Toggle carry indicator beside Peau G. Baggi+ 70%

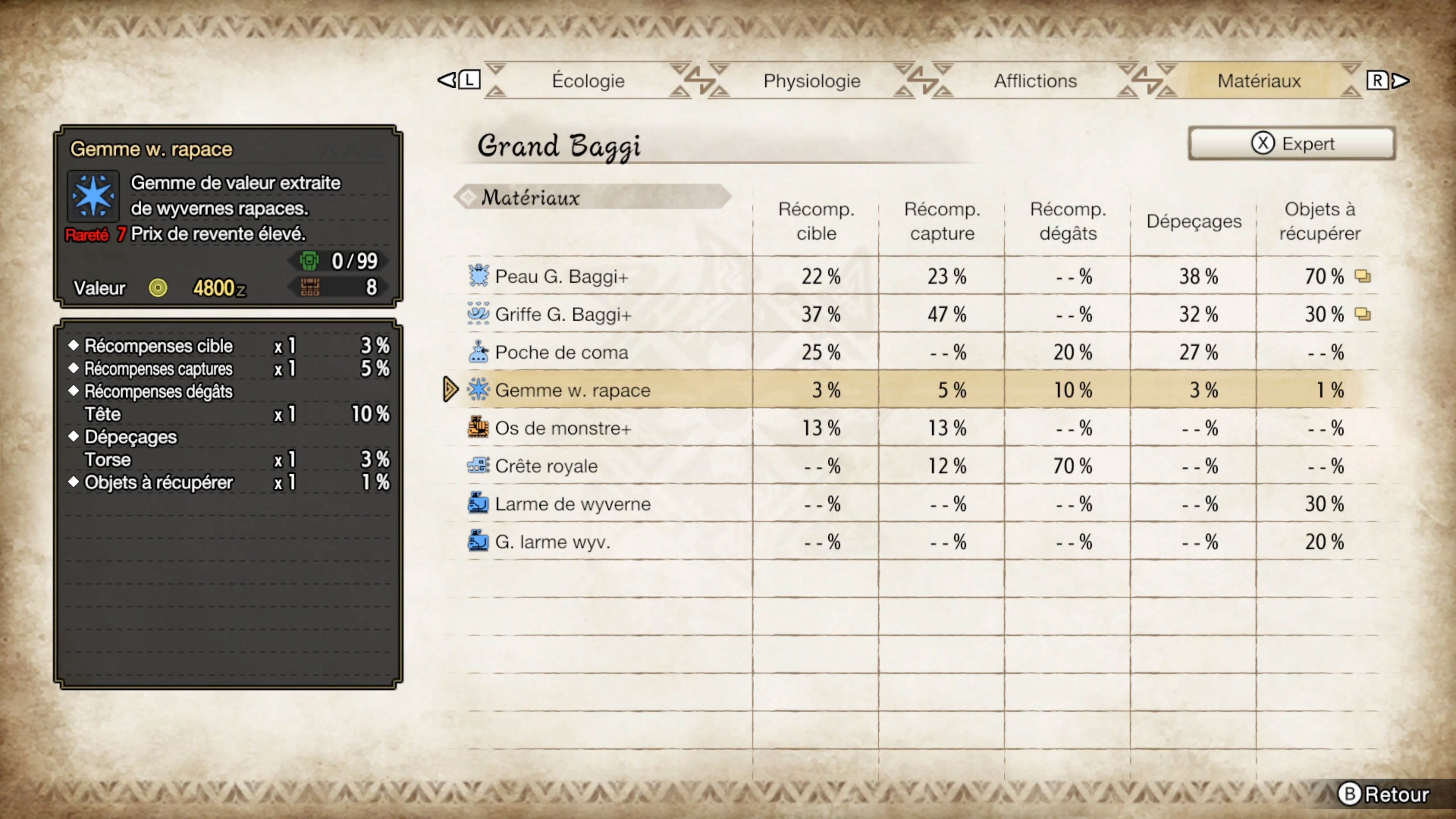(x=1363, y=276)
